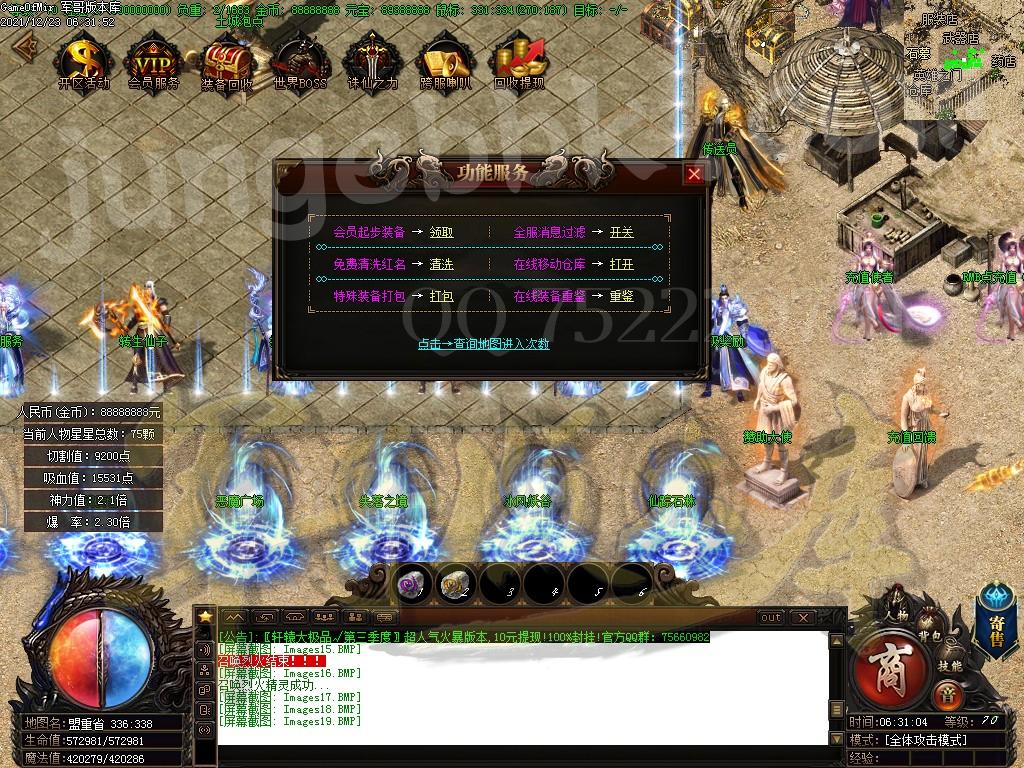The width and height of the screenshot is (1024, 768).
Task: Choose 清洗 to clear red name
Action: coord(441,265)
